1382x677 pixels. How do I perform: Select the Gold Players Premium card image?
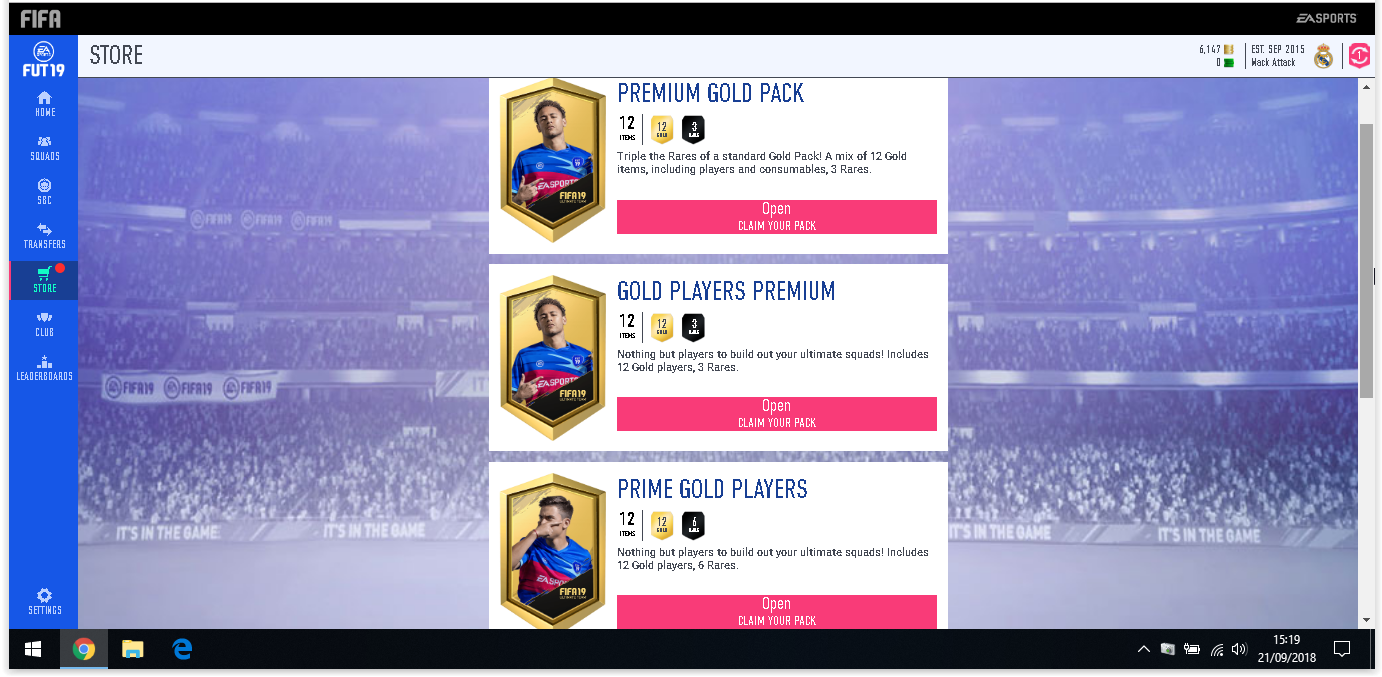coord(553,356)
